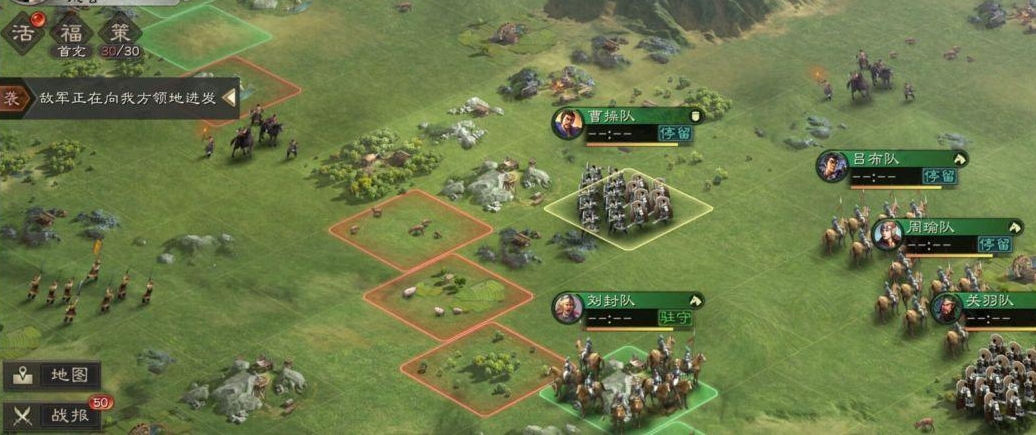Open the 福 rewards diamond icon
Image resolution: width=1036 pixels, height=435 pixels.
pyautogui.click(x=71, y=33)
